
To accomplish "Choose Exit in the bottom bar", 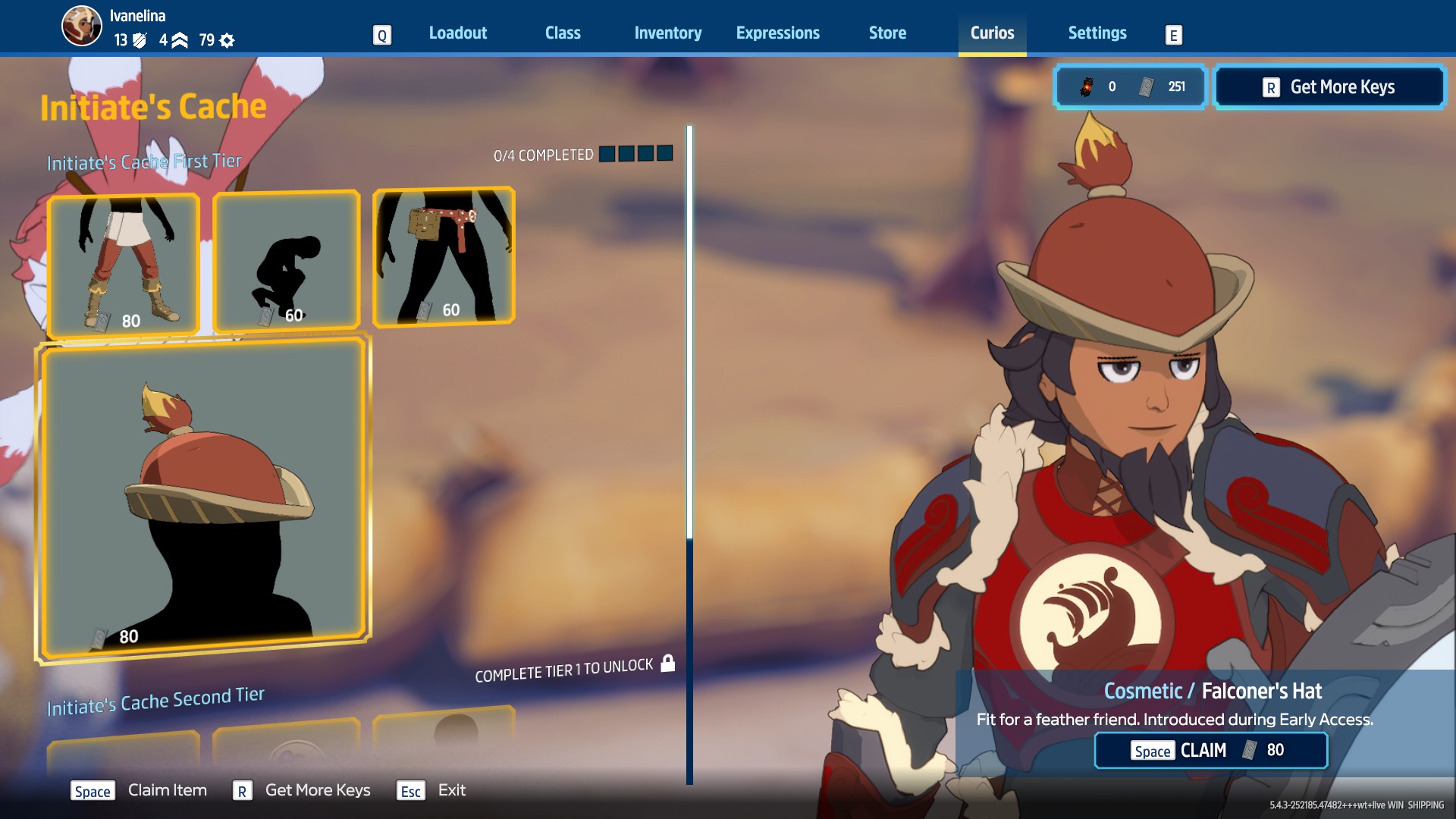I will (x=451, y=790).
